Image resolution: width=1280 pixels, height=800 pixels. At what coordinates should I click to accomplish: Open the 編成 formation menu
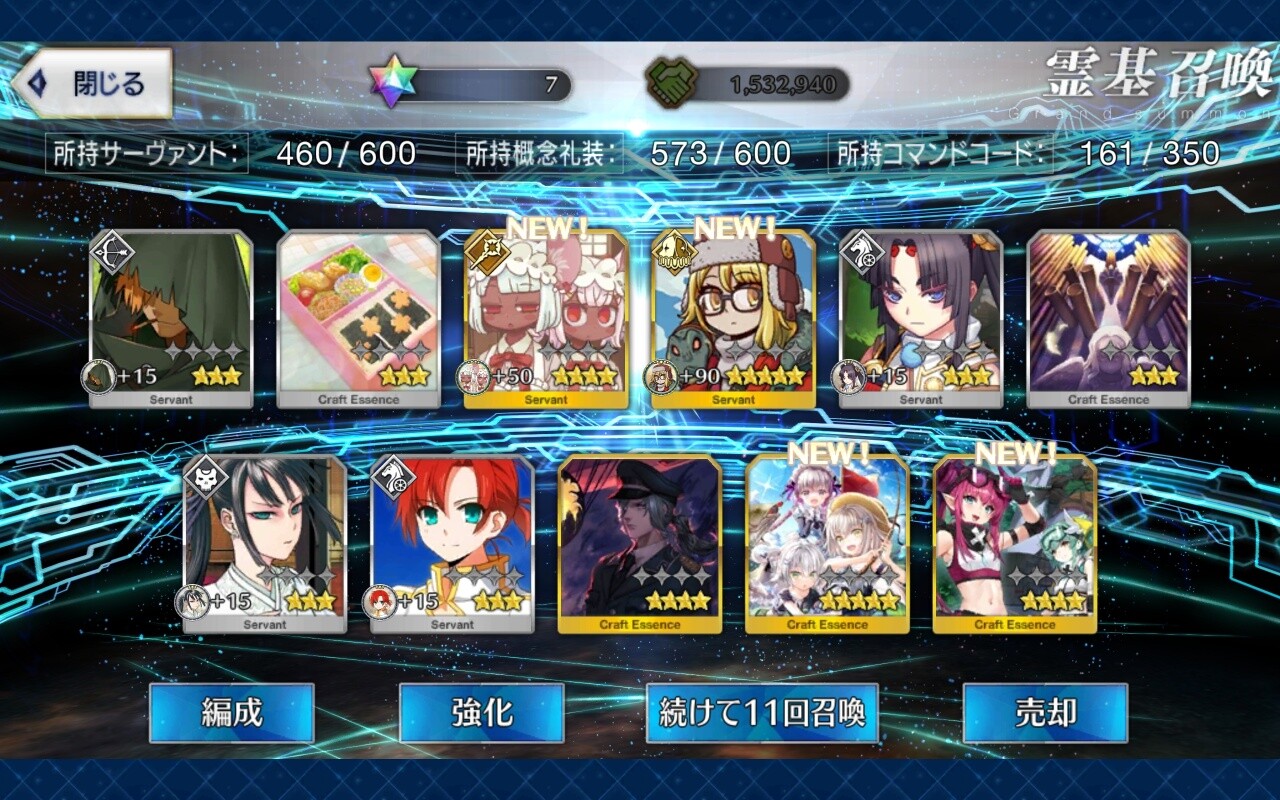(232, 713)
